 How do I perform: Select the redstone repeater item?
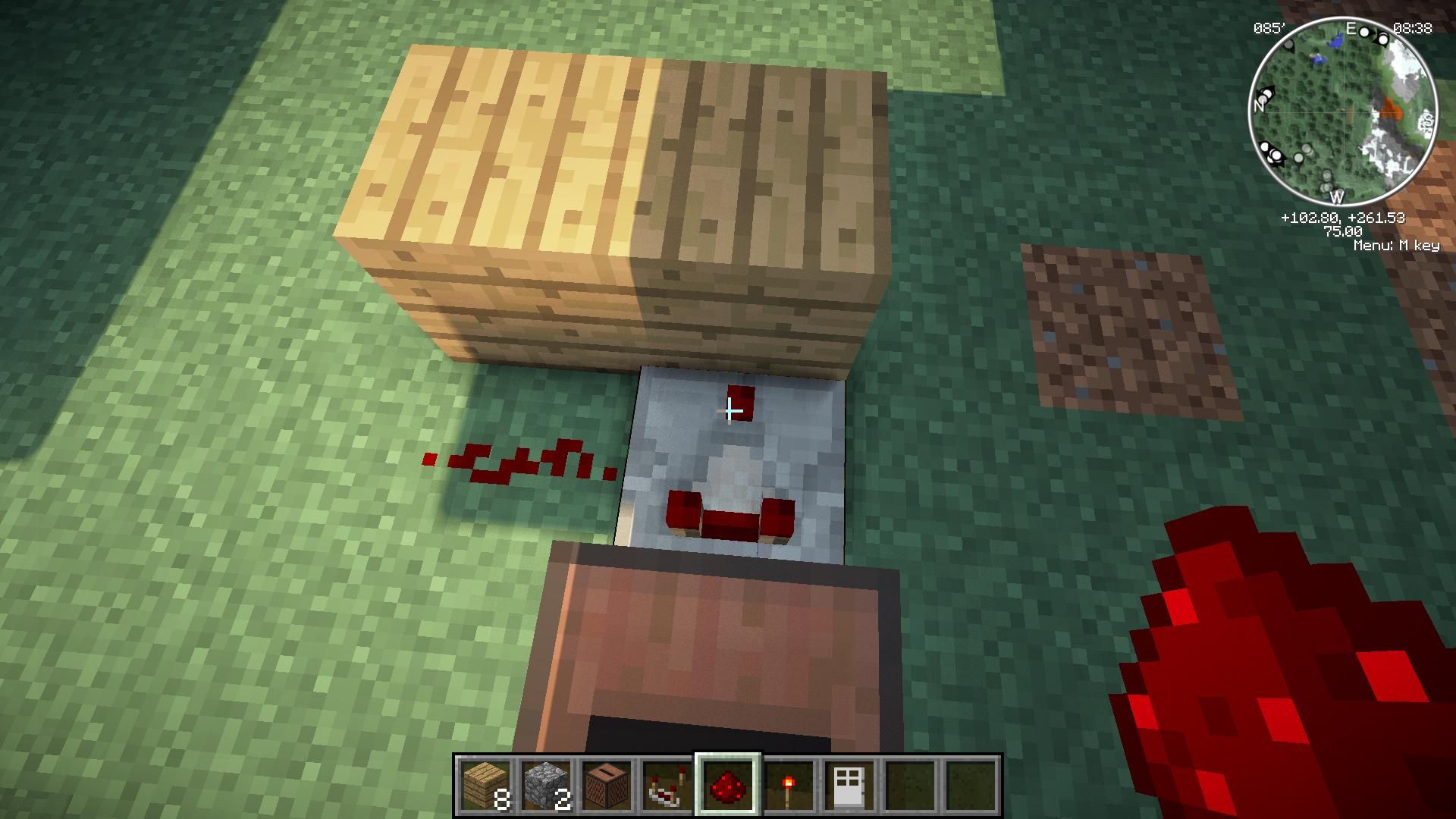(x=668, y=786)
